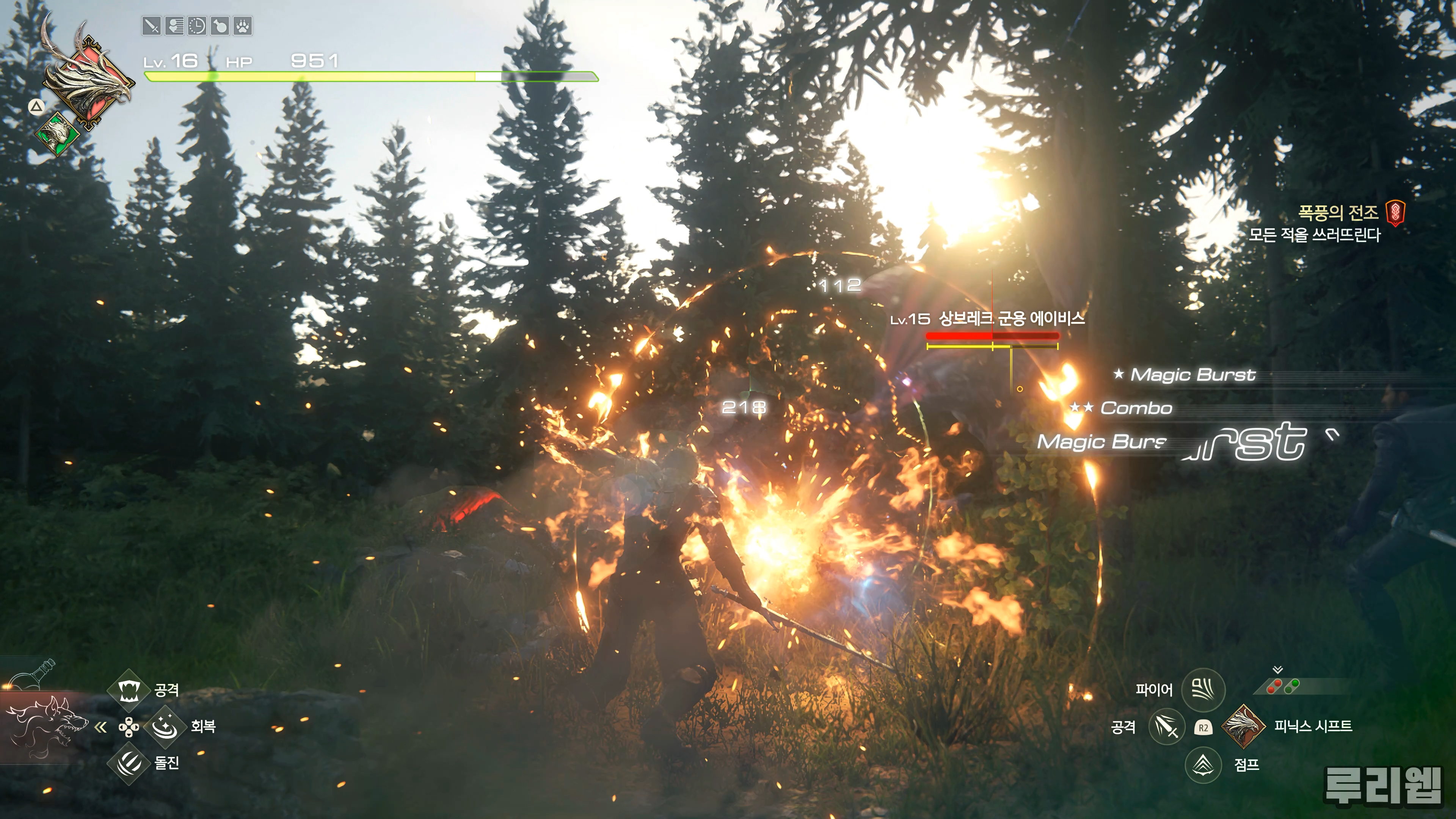Use Torgal's 돌진 claw command
This screenshot has width=1456, height=819.
pyautogui.click(x=129, y=763)
